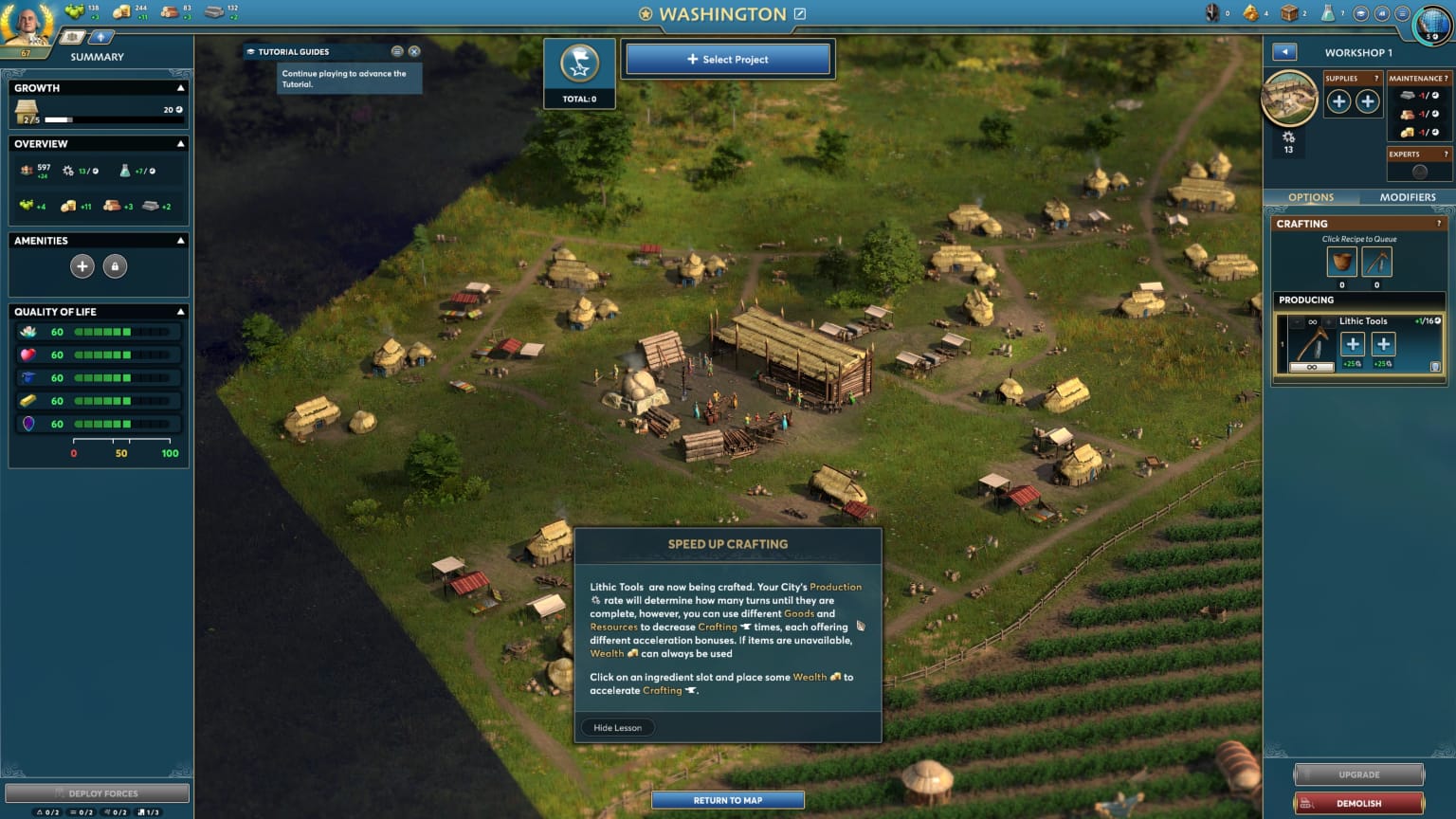1456x819 pixels.
Task: Switch to the Modifiers tab
Action: 1407,197
